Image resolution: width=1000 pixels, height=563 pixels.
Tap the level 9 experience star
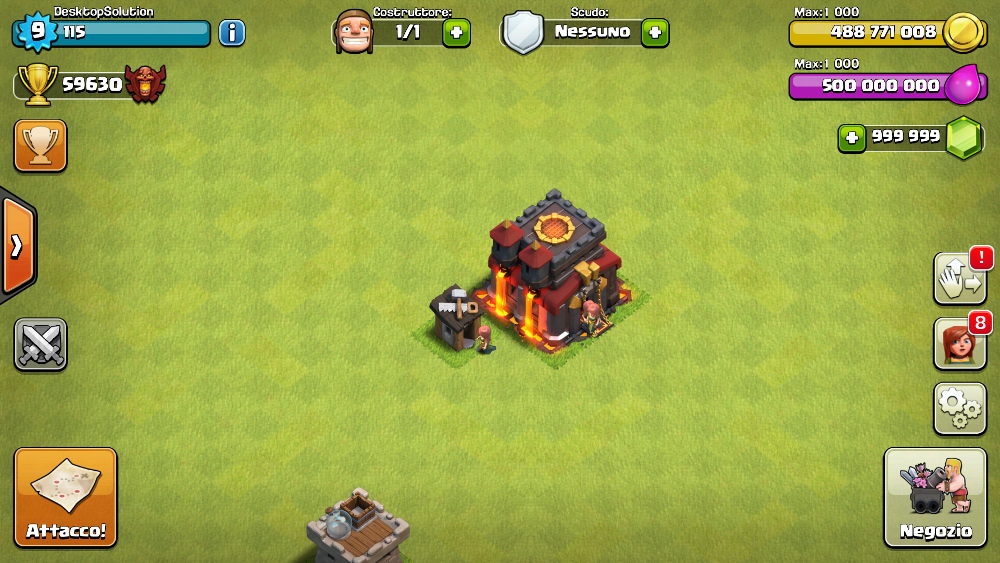[x=37, y=31]
